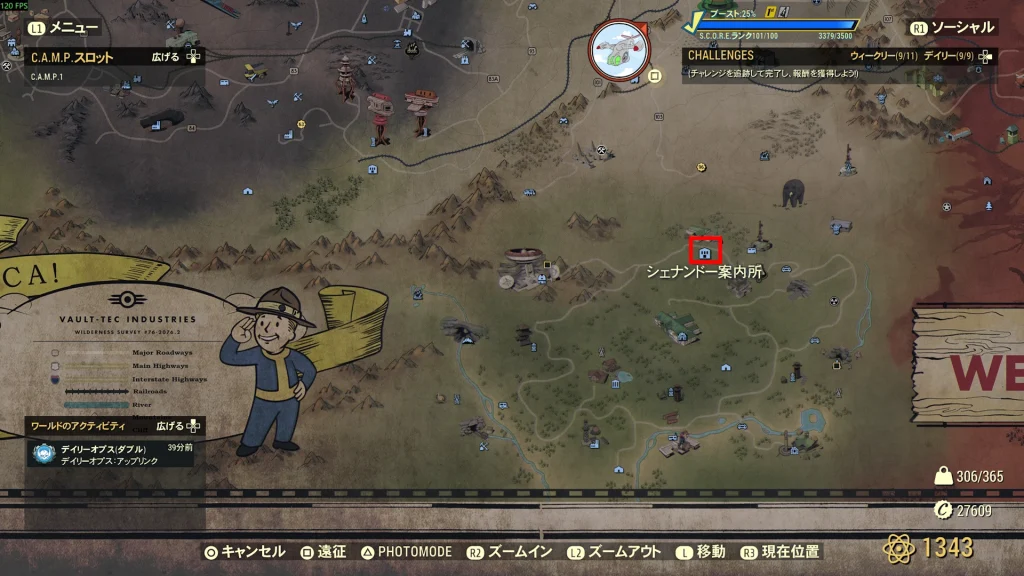Viewport: 1024px width, 576px height.
Task: Select the yellow biplane map marker
Action: pos(254,72)
